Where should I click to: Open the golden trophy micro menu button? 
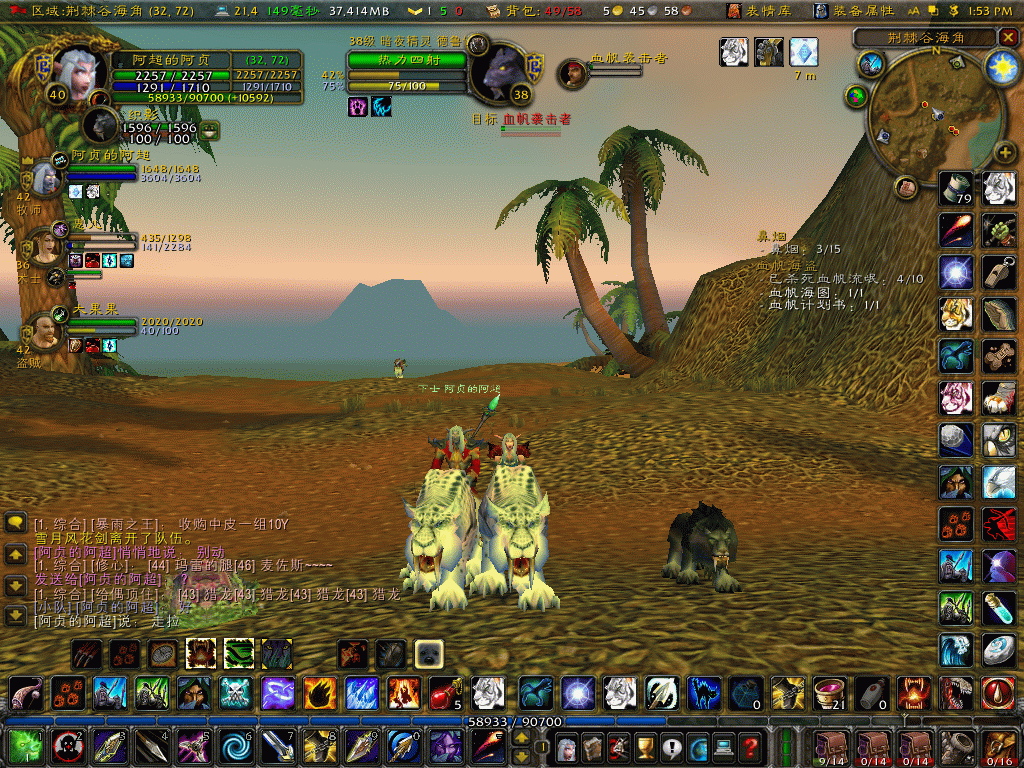click(645, 746)
